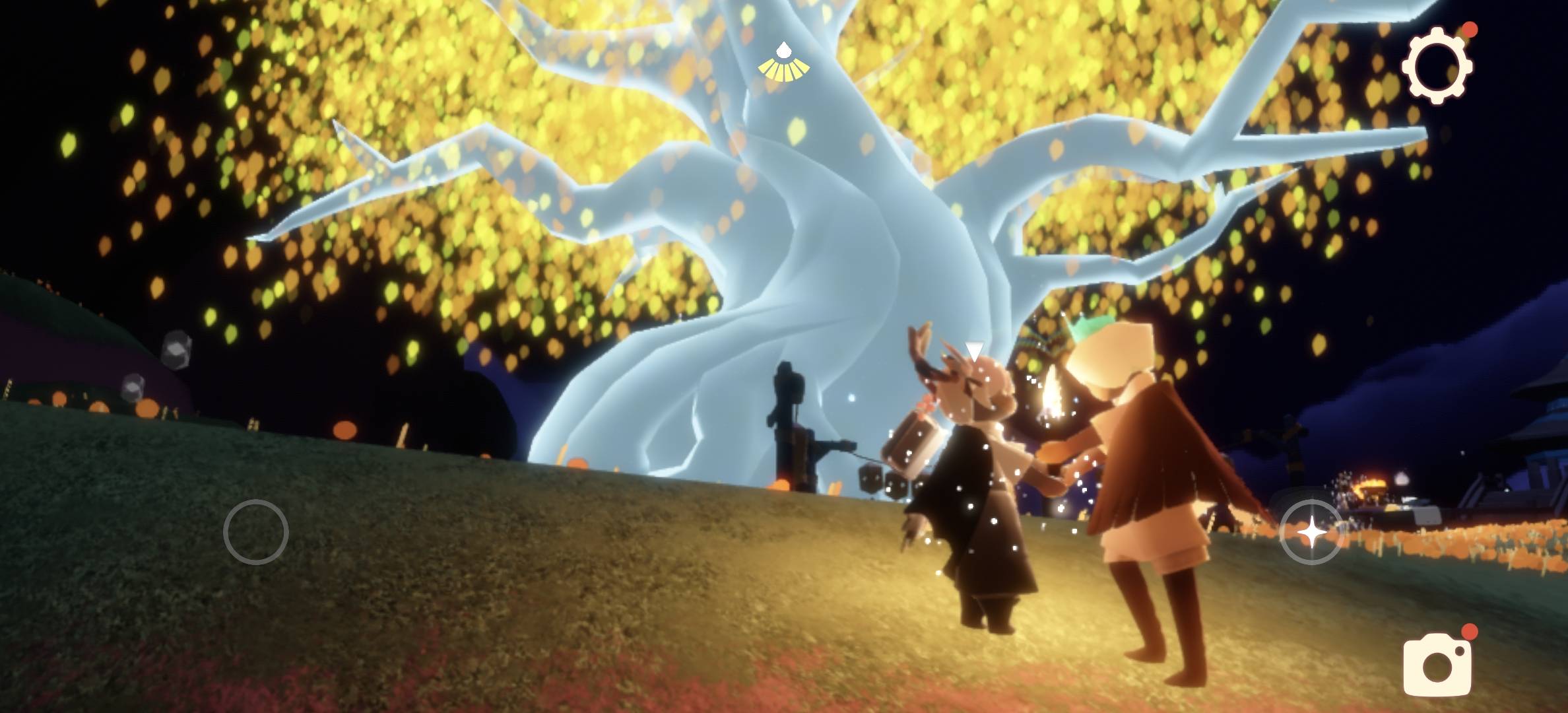Tap the cape energy wedge indicator
Screen dimensions: 1568x713
tap(784, 61)
